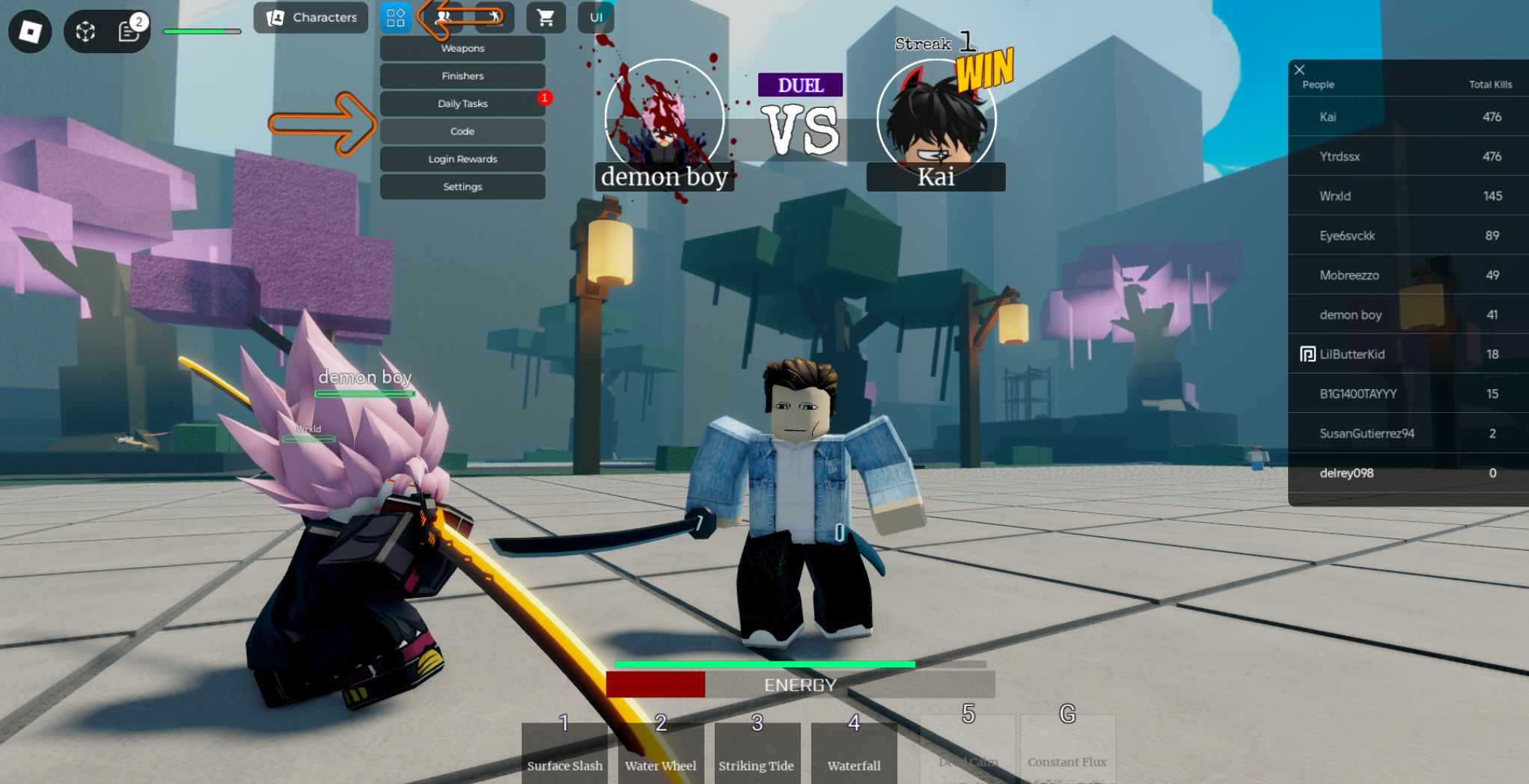This screenshot has height=784, width=1529.
Task: Expand the Weapons menu entry
Action: (x=462, y=48)
